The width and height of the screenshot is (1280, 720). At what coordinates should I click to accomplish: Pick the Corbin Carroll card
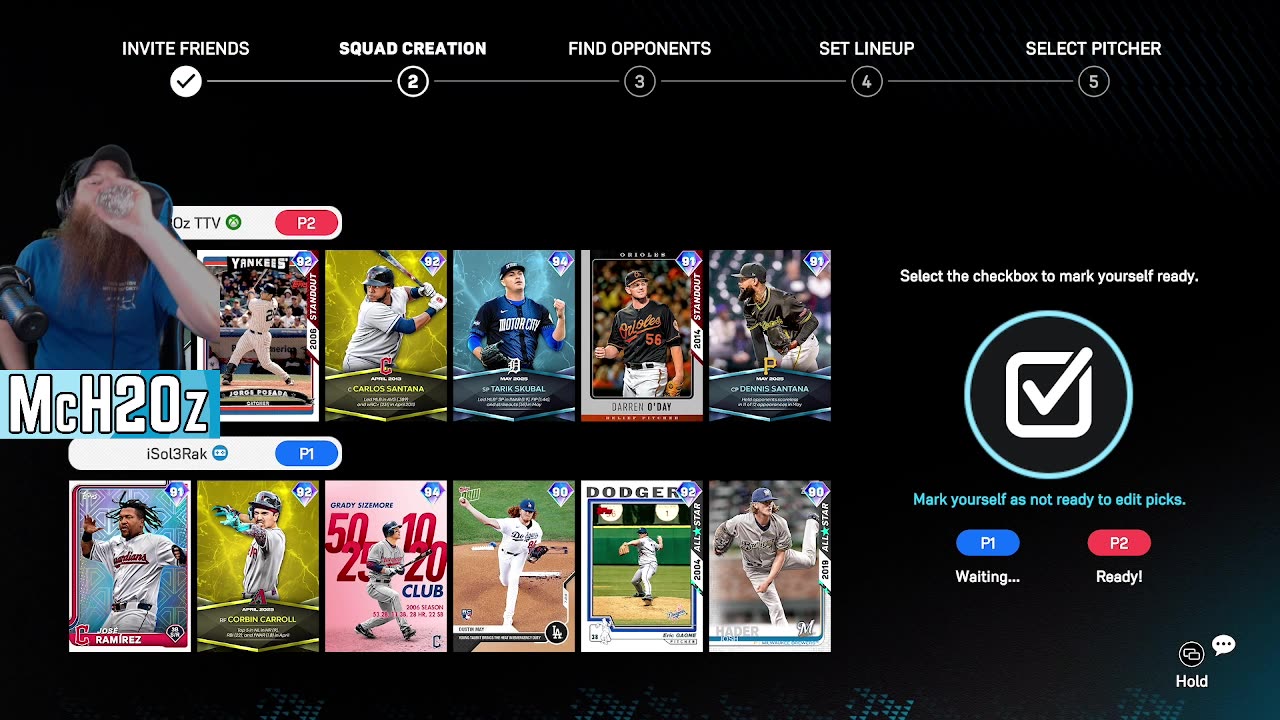pyautogui.click(x=258, y=566)
